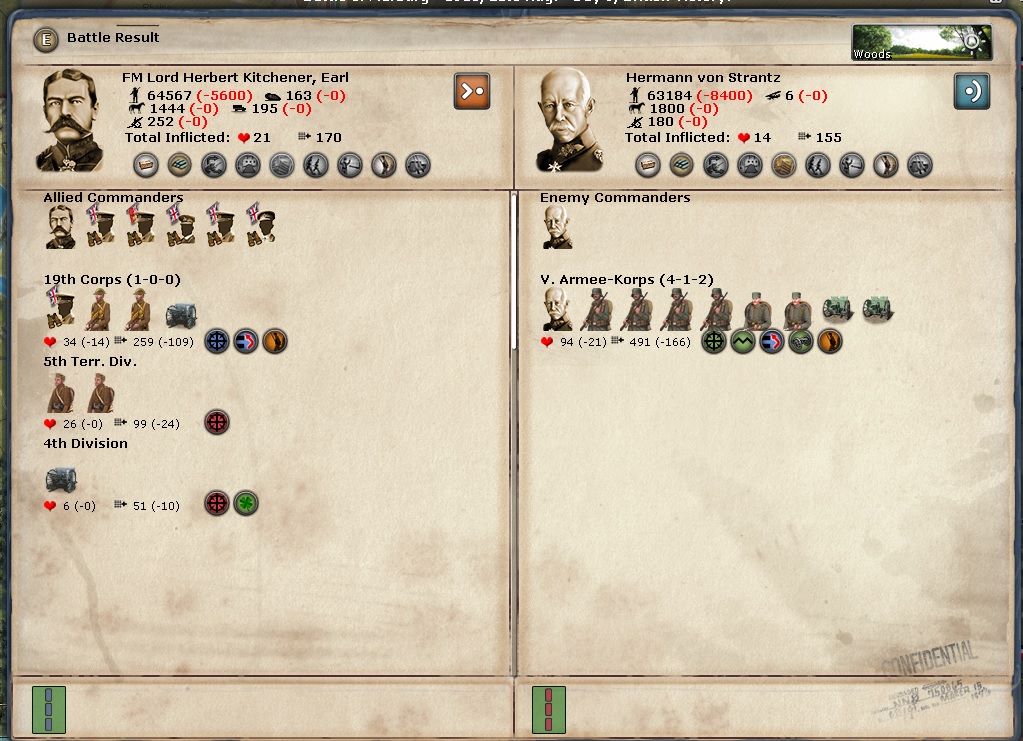Select von Strantz's portrait under Enemy Commanders
This screenshot has width=1023, height=741.
click(x=558, y=226)
